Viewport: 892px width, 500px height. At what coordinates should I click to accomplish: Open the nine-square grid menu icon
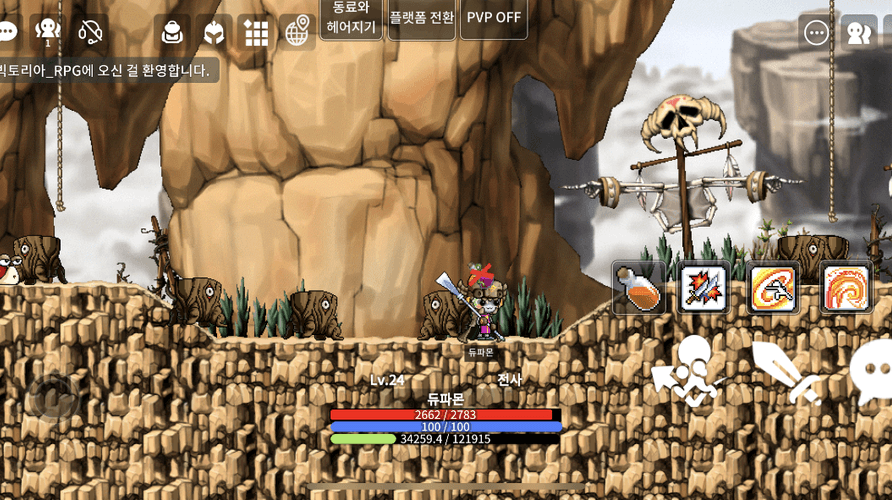tap(256, 32)
